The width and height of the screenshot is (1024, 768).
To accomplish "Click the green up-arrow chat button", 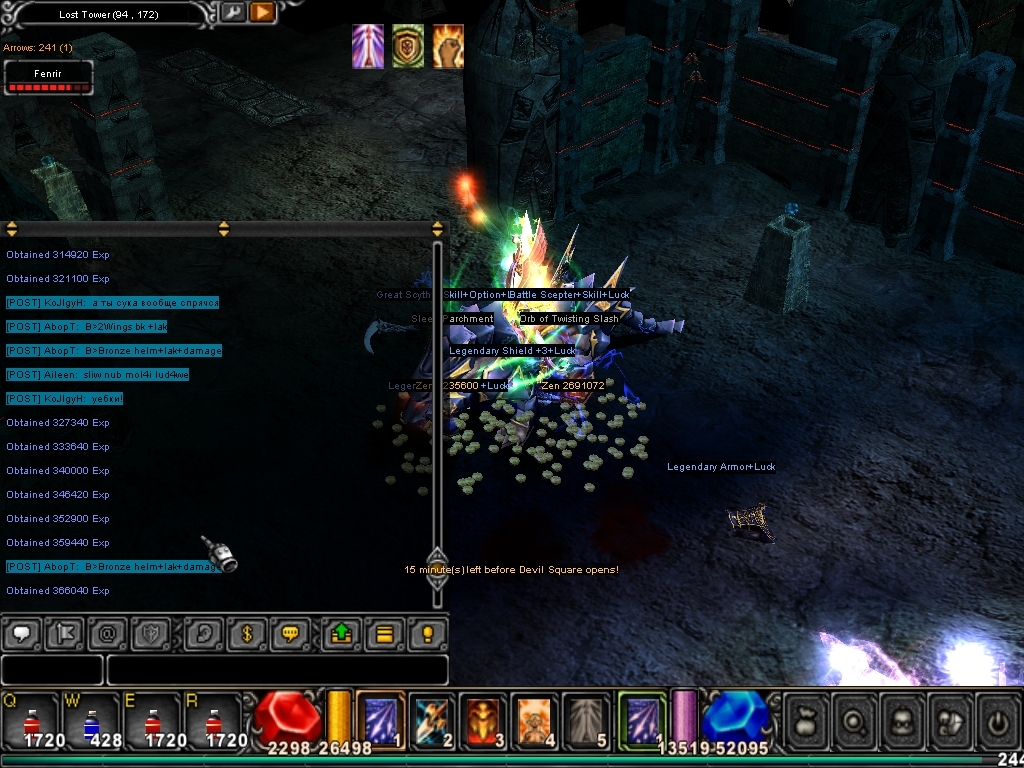I will [x=340, y=634].
